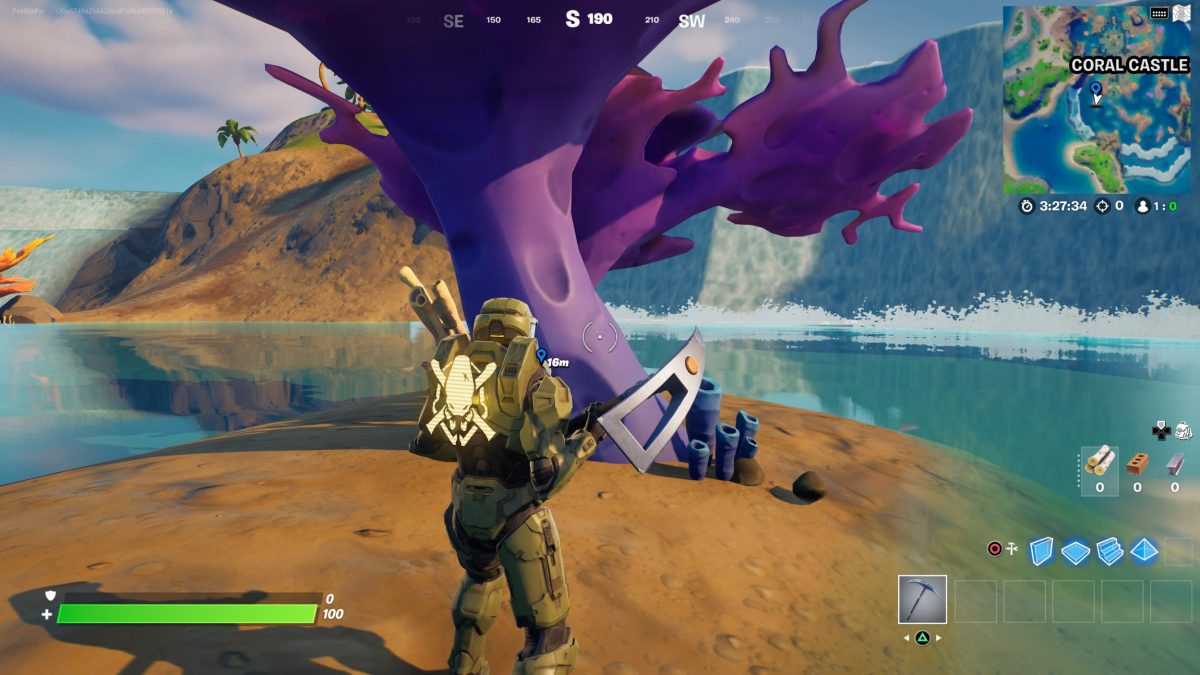Screen dimensions: 1200x675
Task: Choose the pyramid roof building piece
Action: pyautogui.click(x=1143, y=551)
